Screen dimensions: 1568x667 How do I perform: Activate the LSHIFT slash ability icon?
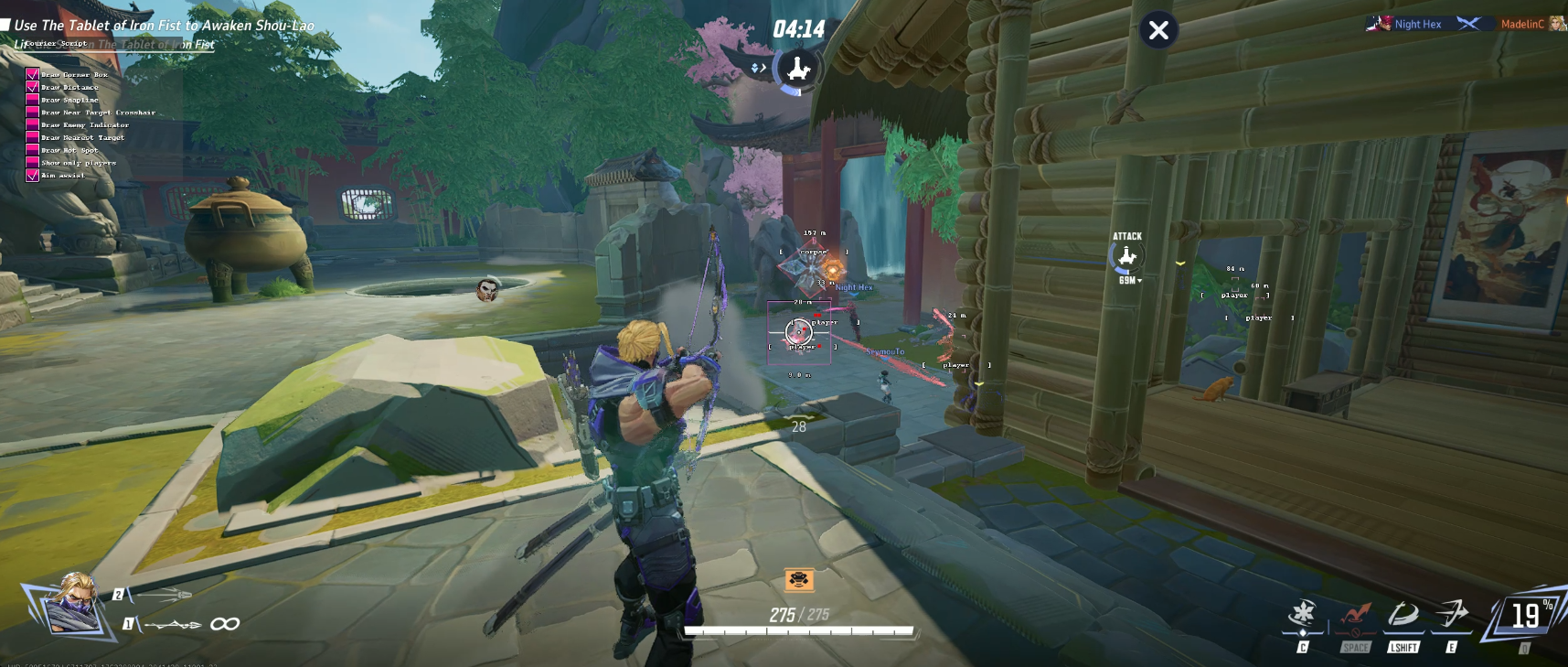pos(1403,615)
